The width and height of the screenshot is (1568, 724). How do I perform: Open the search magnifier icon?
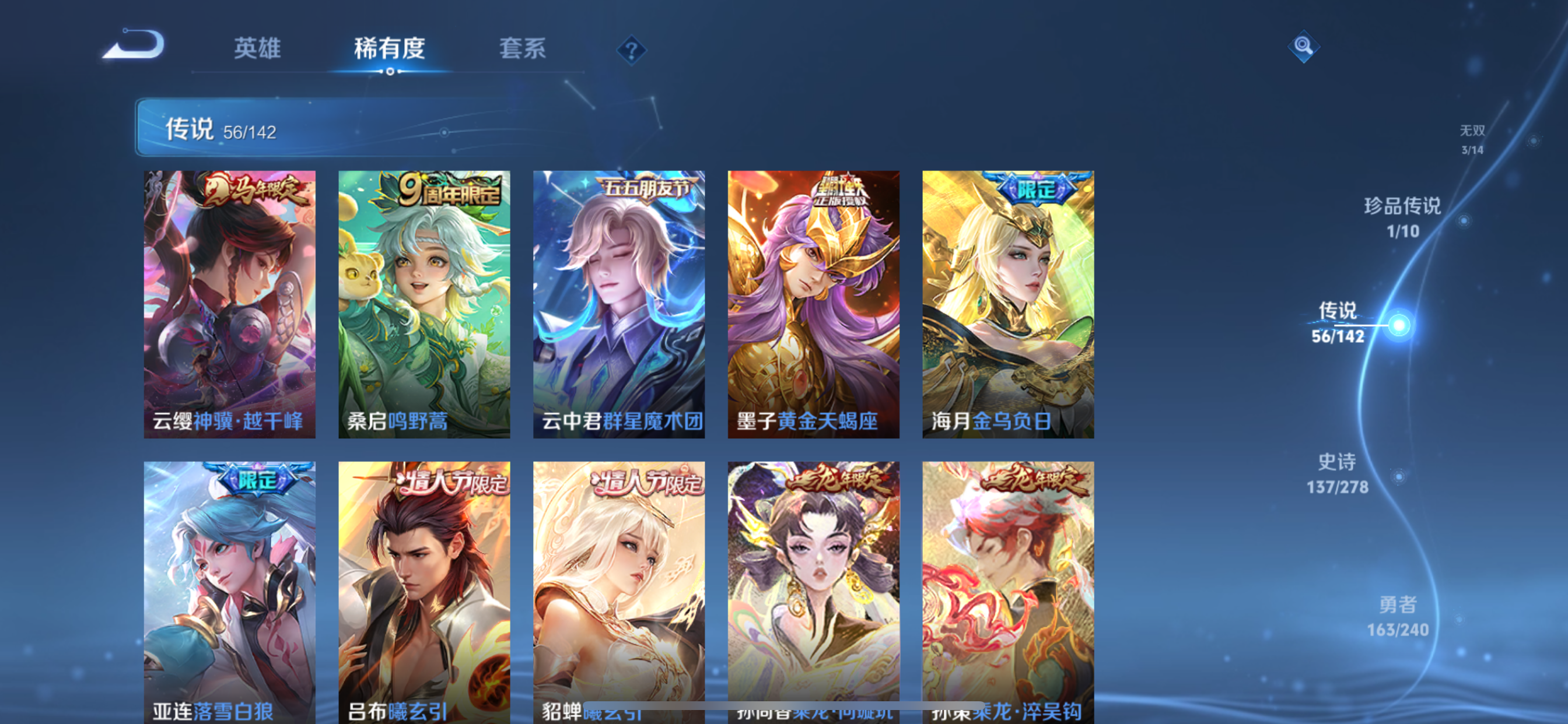tap(1304, 45)
